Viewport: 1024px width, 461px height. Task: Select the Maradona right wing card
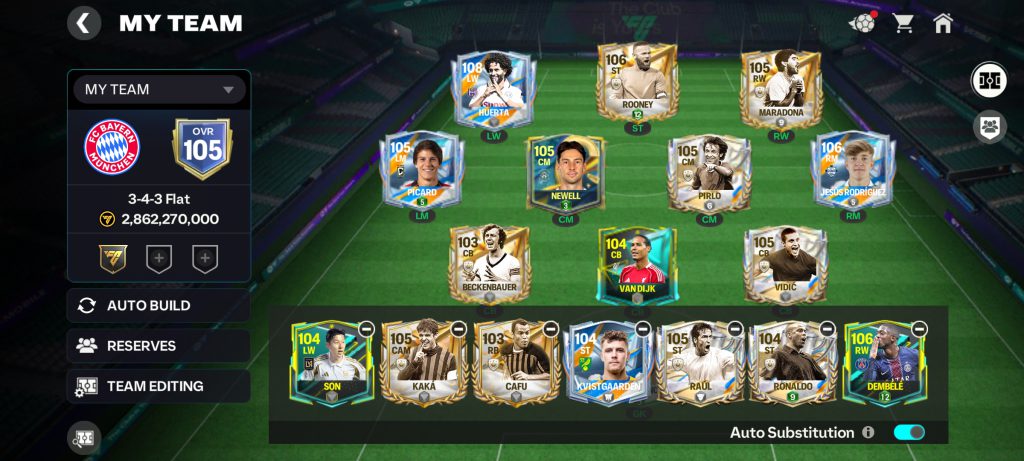780,89
